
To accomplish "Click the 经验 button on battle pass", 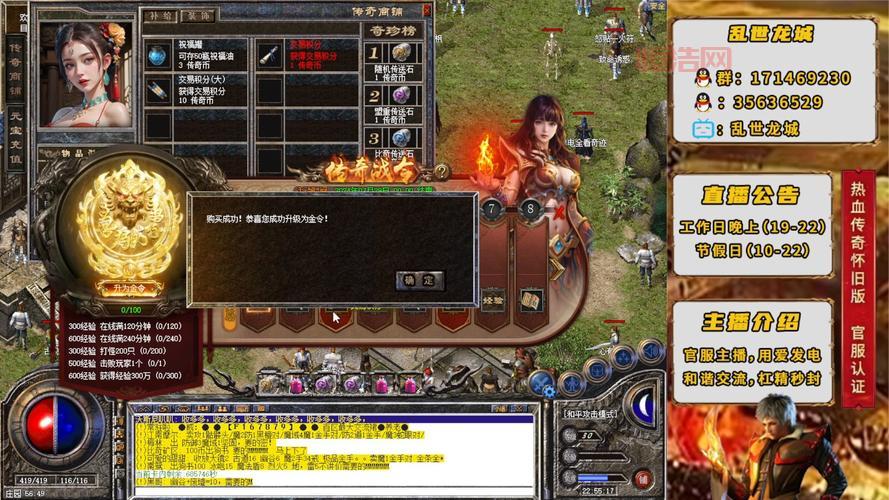I will pos(494,298).
